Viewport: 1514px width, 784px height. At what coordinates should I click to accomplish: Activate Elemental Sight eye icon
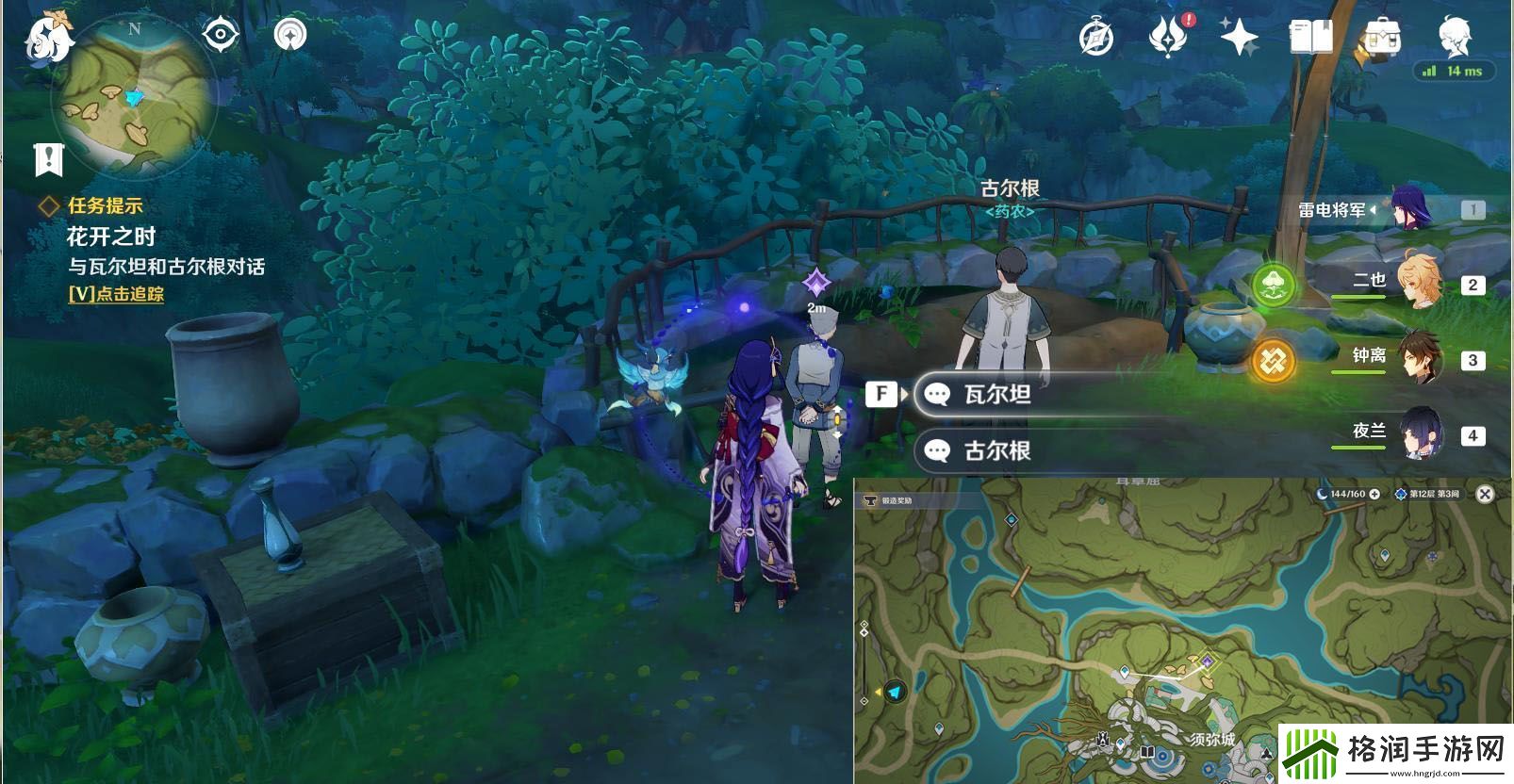click(219, 34)
